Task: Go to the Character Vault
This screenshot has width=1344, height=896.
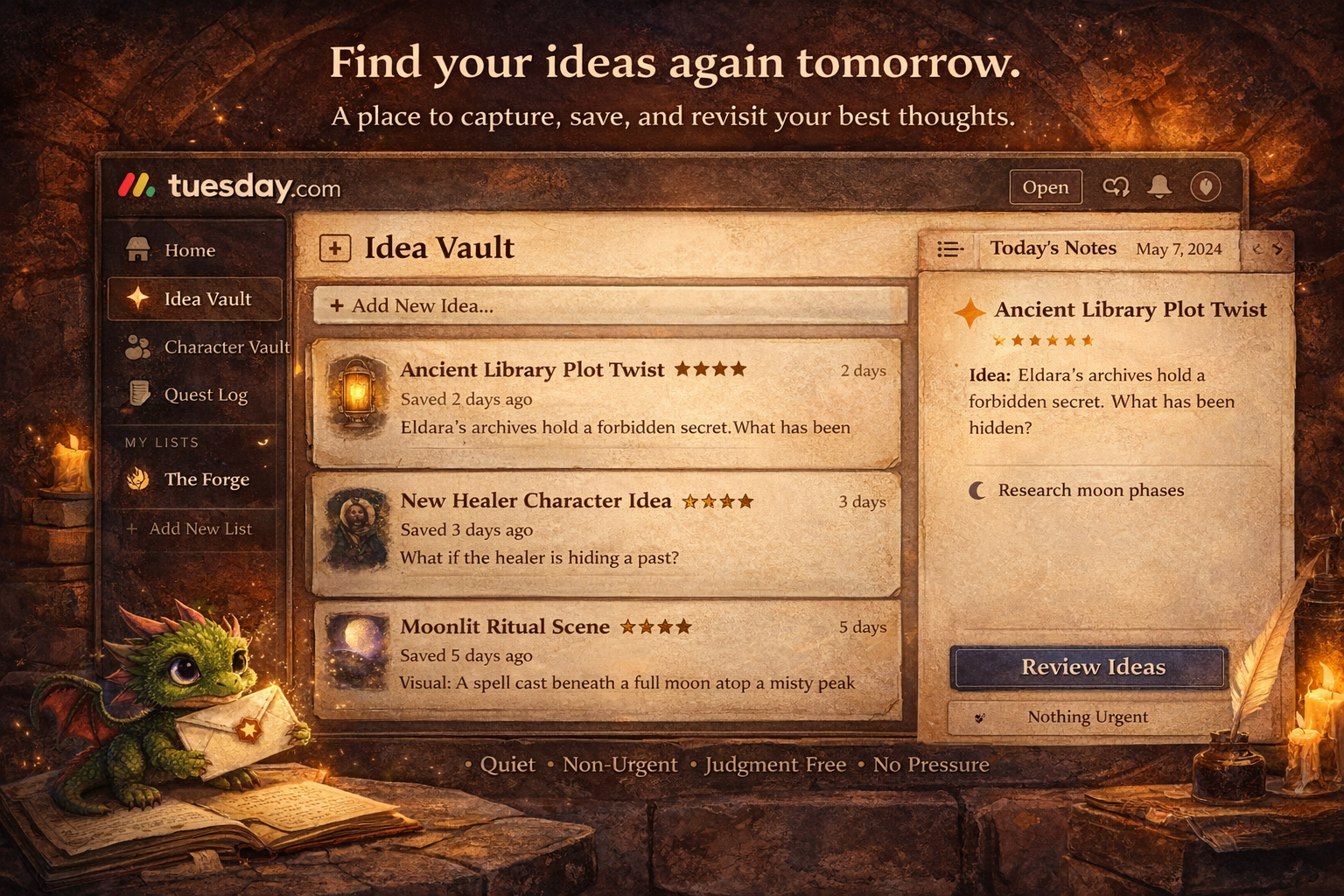Action: pyautogui.click(x=226, y=347)
